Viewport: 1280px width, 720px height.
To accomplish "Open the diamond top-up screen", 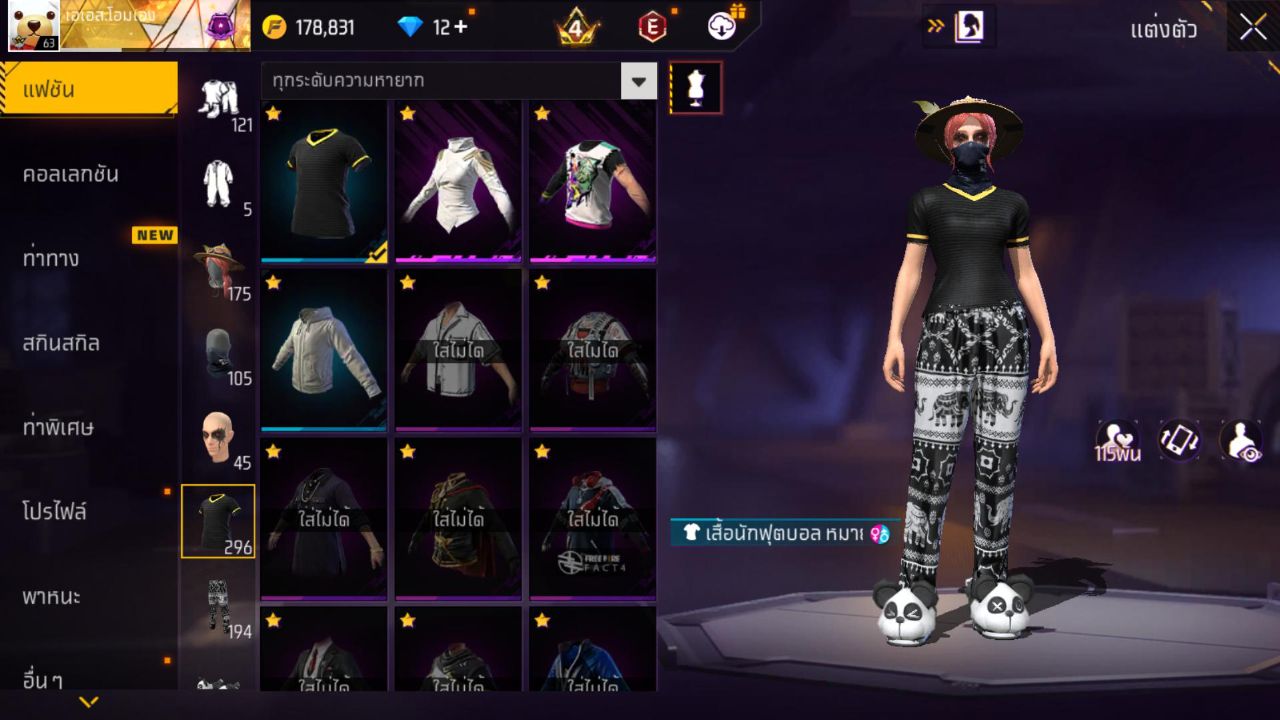I will [x=432, y=28].
